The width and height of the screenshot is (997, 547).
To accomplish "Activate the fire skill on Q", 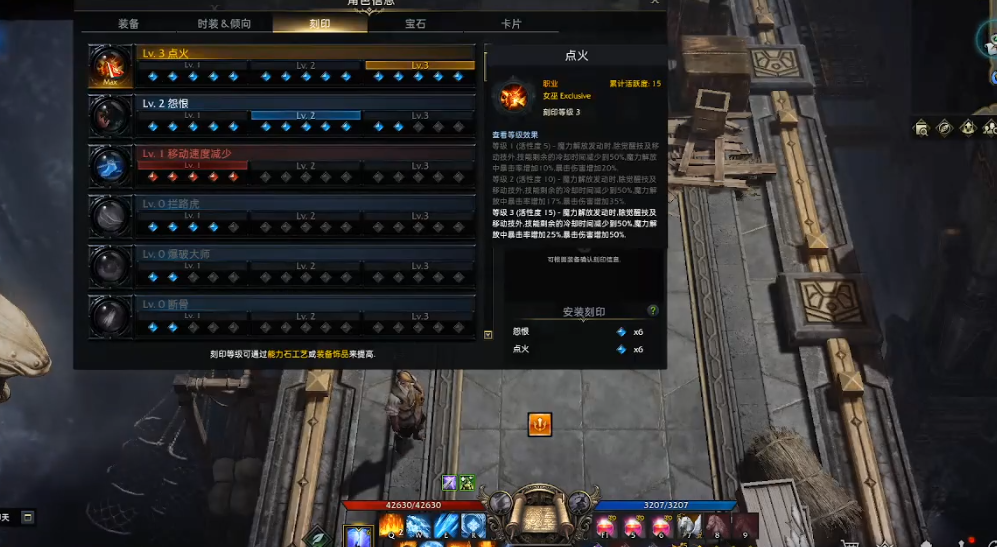I will (390, 526).
